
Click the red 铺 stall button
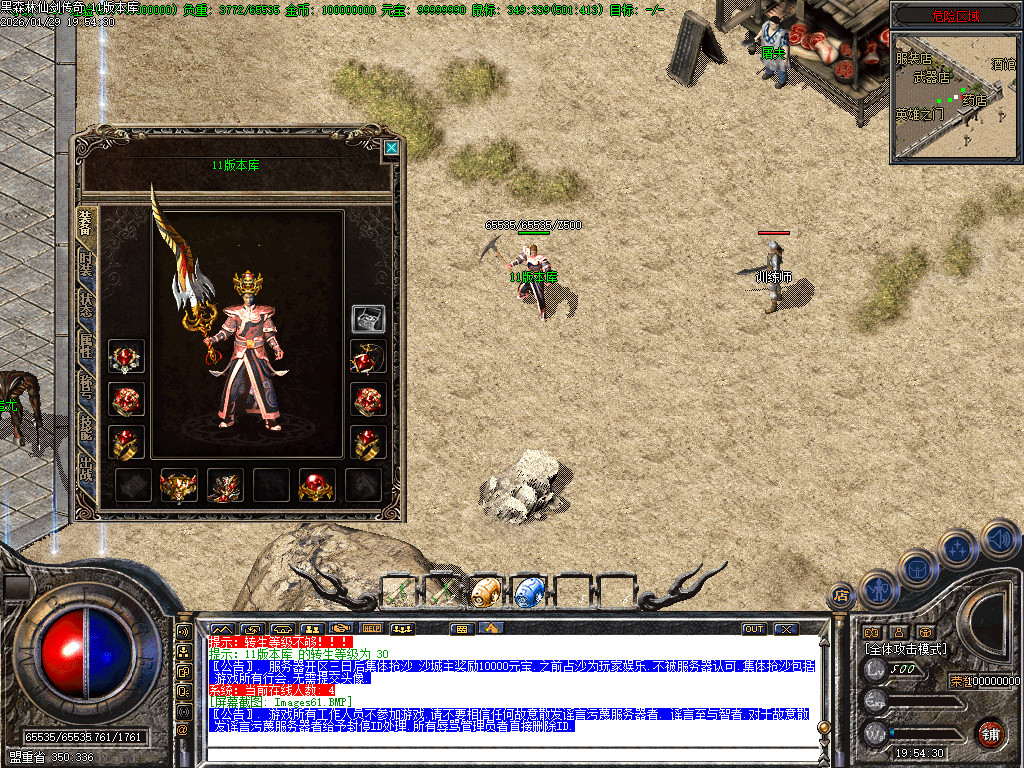(x=990, y=732)
